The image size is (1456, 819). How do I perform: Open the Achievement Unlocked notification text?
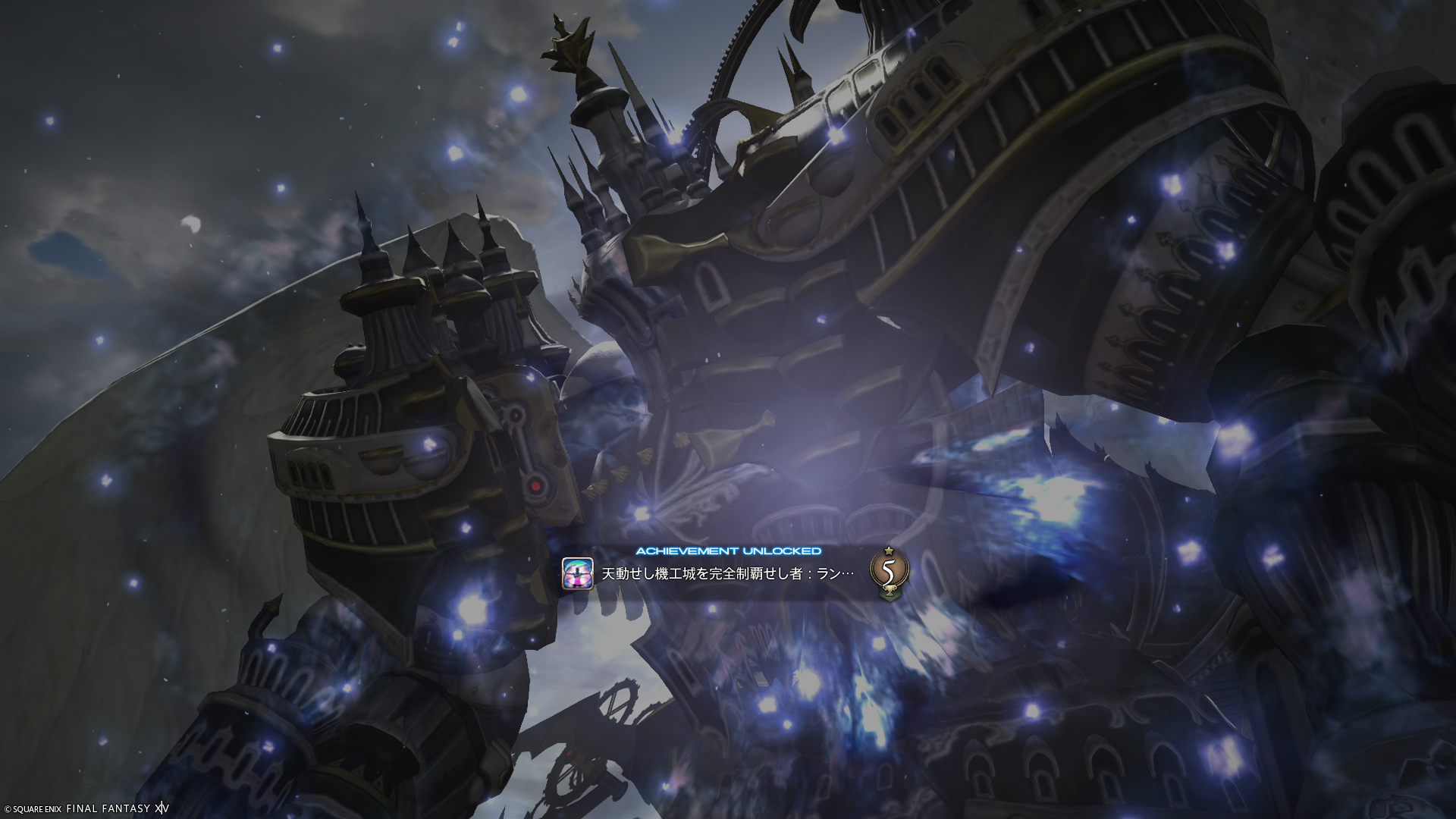pyautogui.click(x=728, y=574)
